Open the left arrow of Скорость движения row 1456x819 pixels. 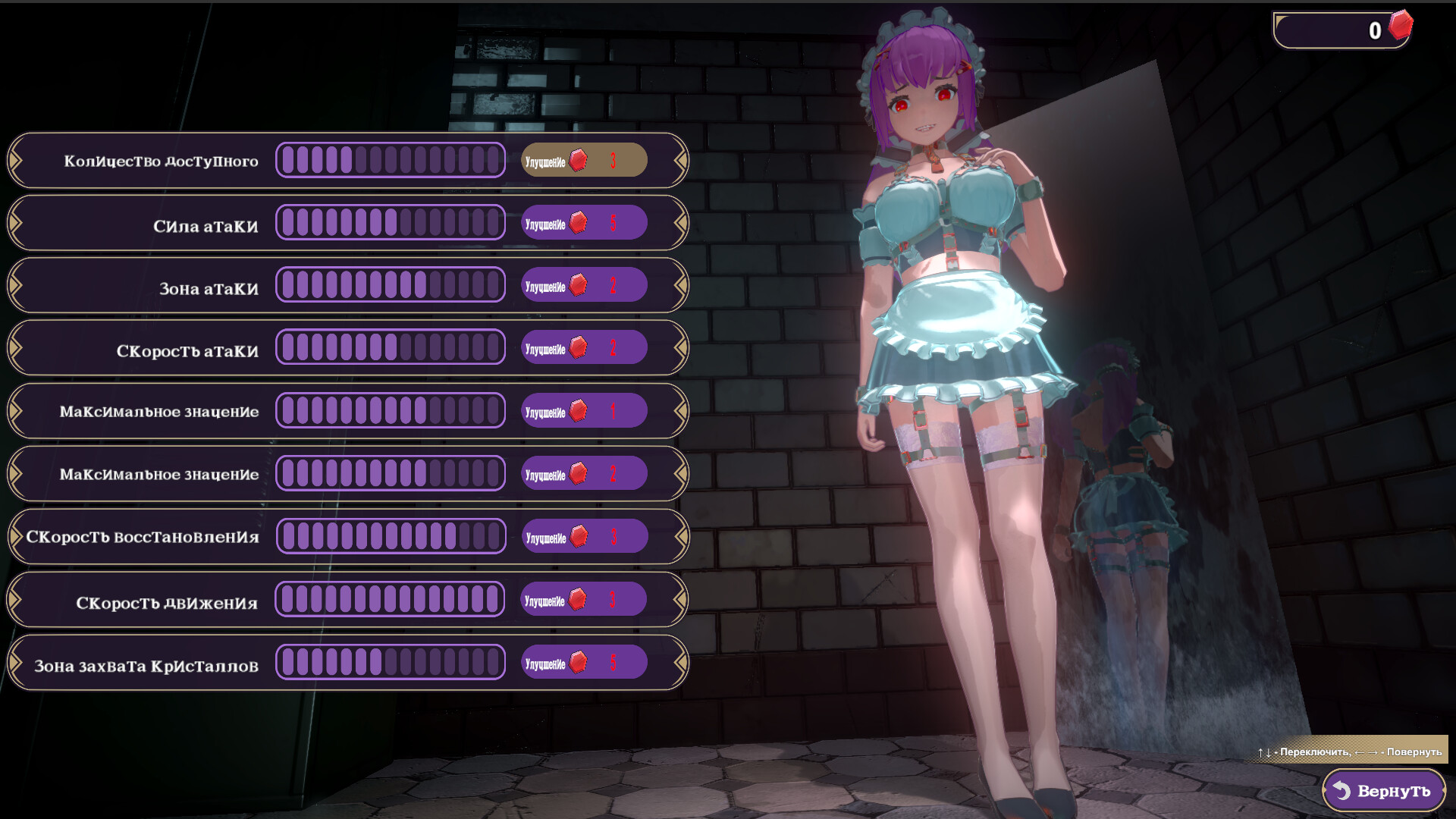coord(15,598)
